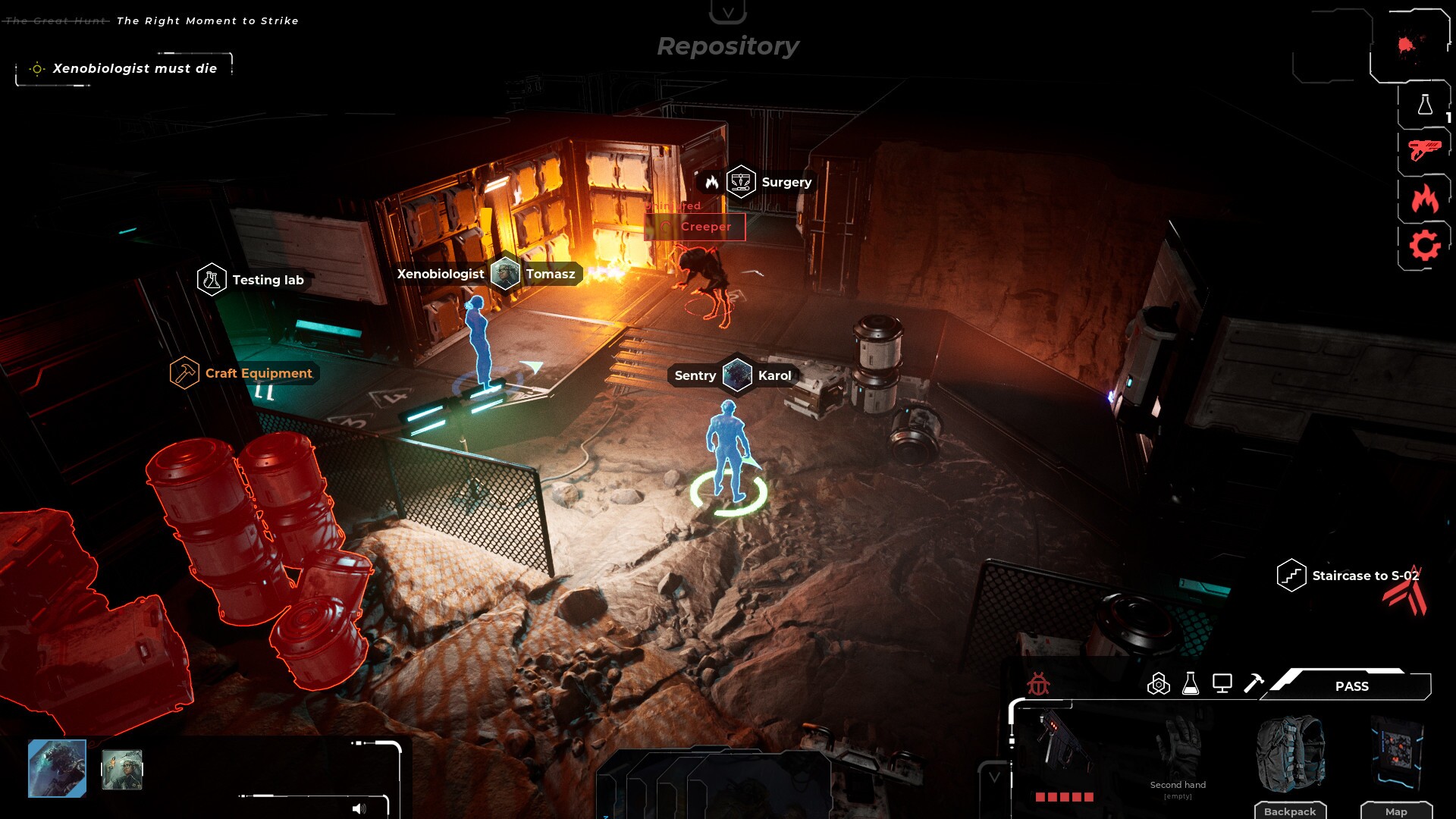
Task: Click the Staircase to S-02 label
Action: 1366,576
